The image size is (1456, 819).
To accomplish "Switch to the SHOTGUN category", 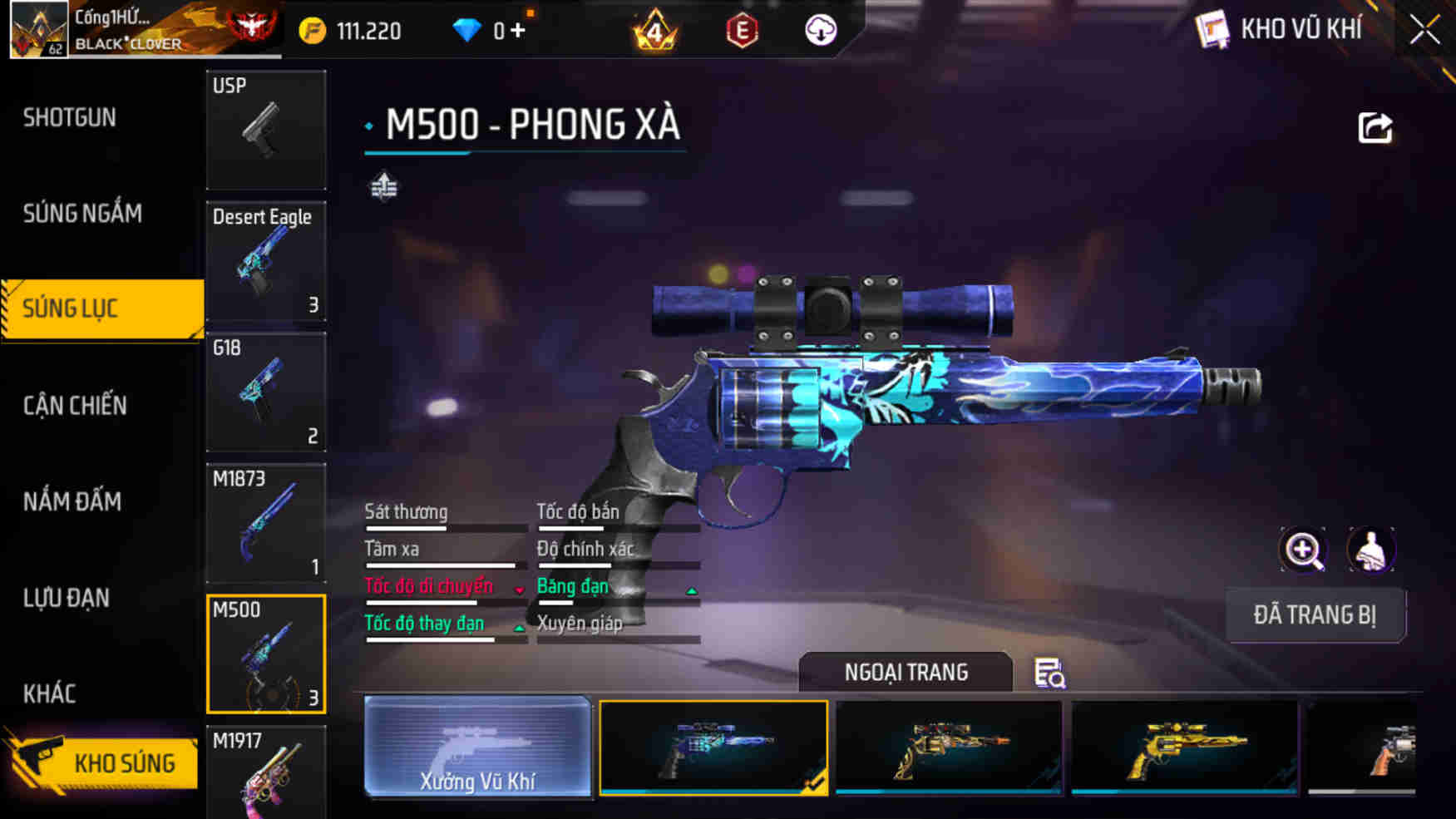I will pyautogui.click(x=69, y=117).
